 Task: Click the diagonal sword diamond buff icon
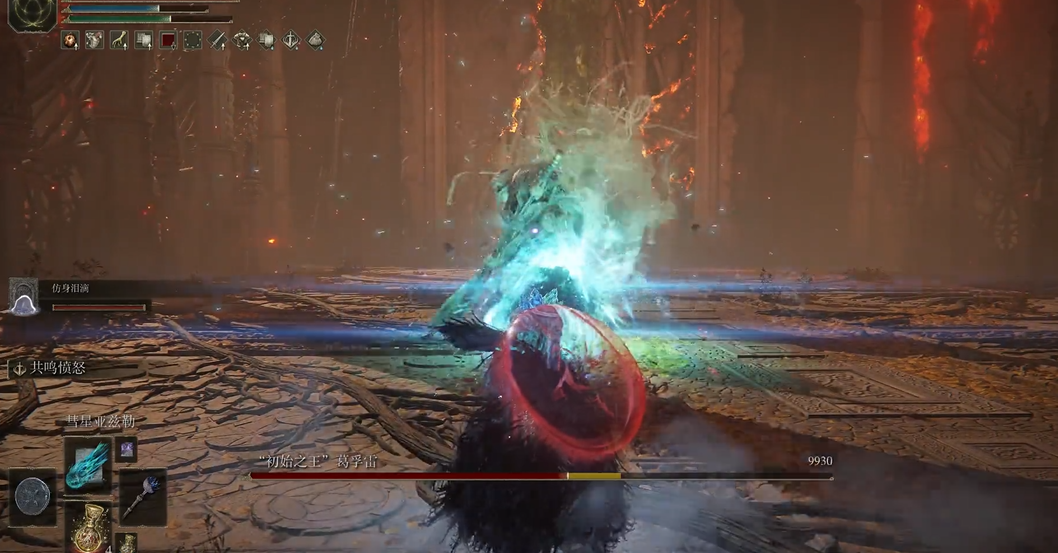[x=217, y=40]
